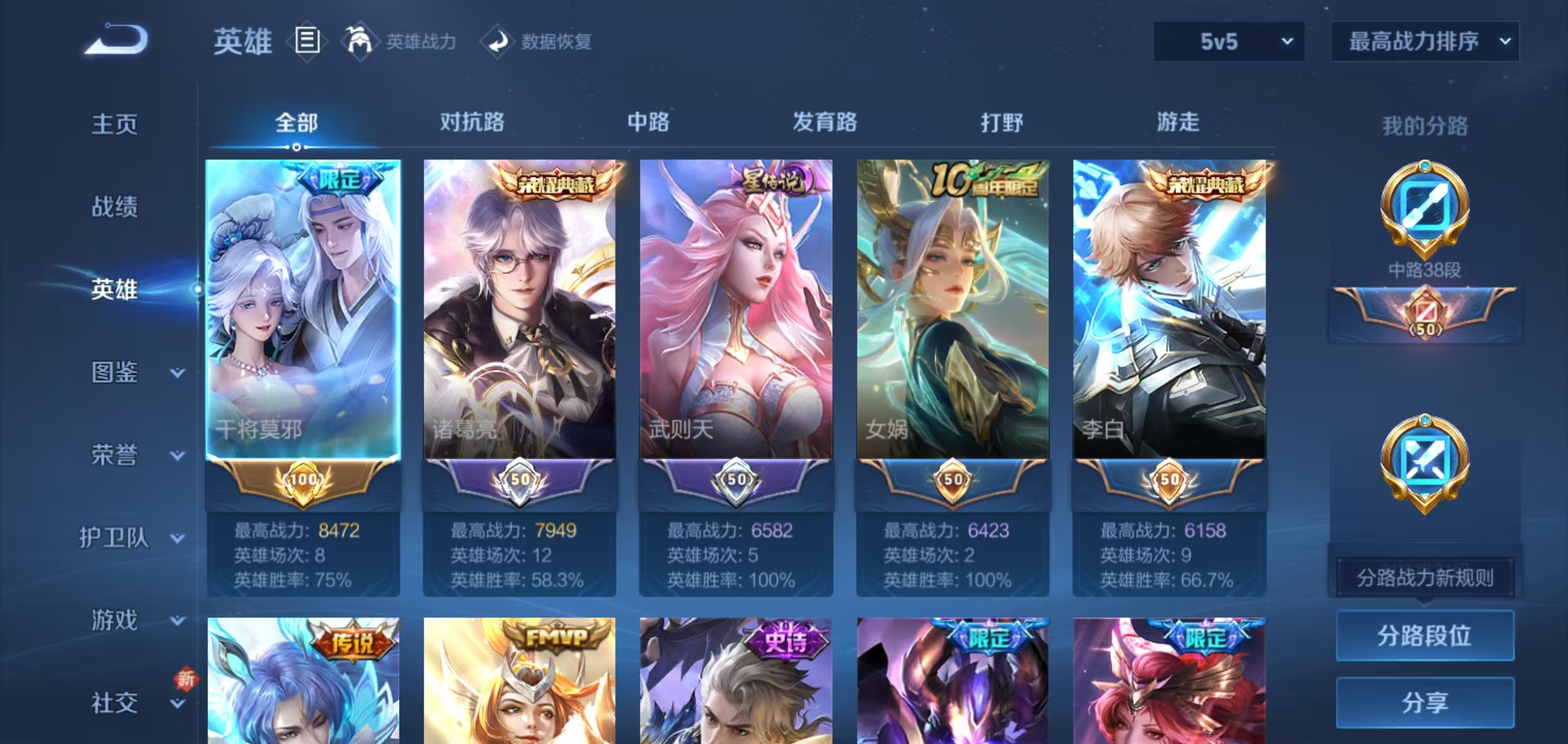Open the 最高战力排序 sort dropdown
The width and height of the screenshot is (1568, 744).
(1424, 41)
